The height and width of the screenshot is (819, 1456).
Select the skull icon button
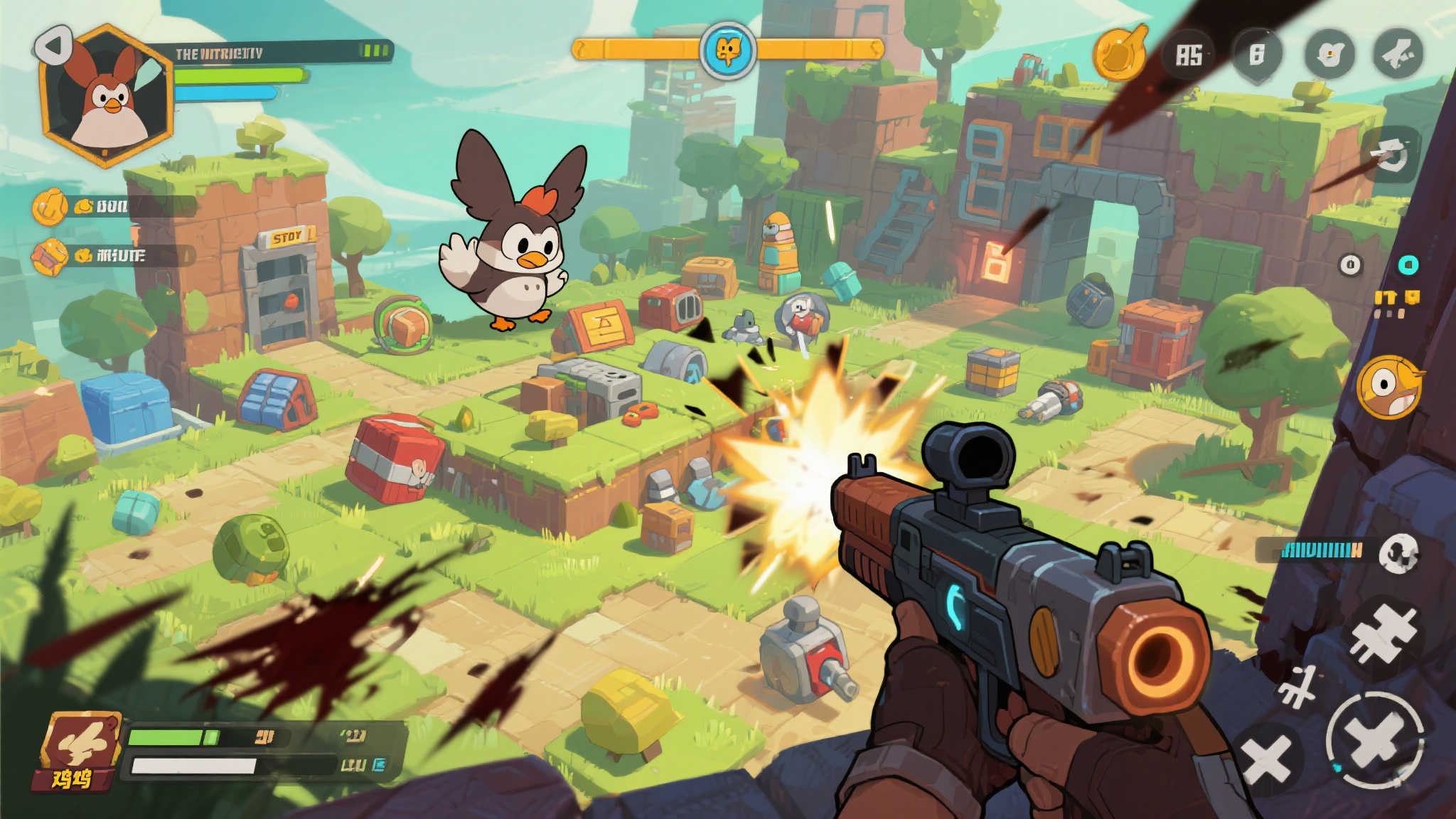pyautogui.click(x=1398, y=554)
